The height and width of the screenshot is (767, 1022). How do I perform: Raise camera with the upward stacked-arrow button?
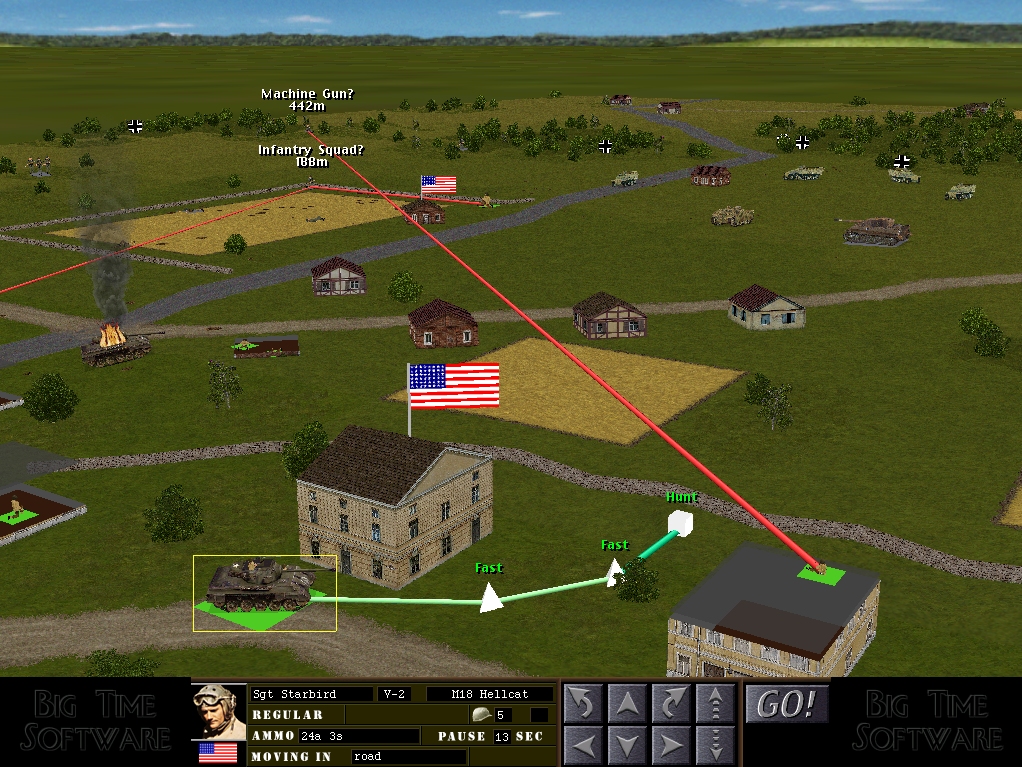715,704
